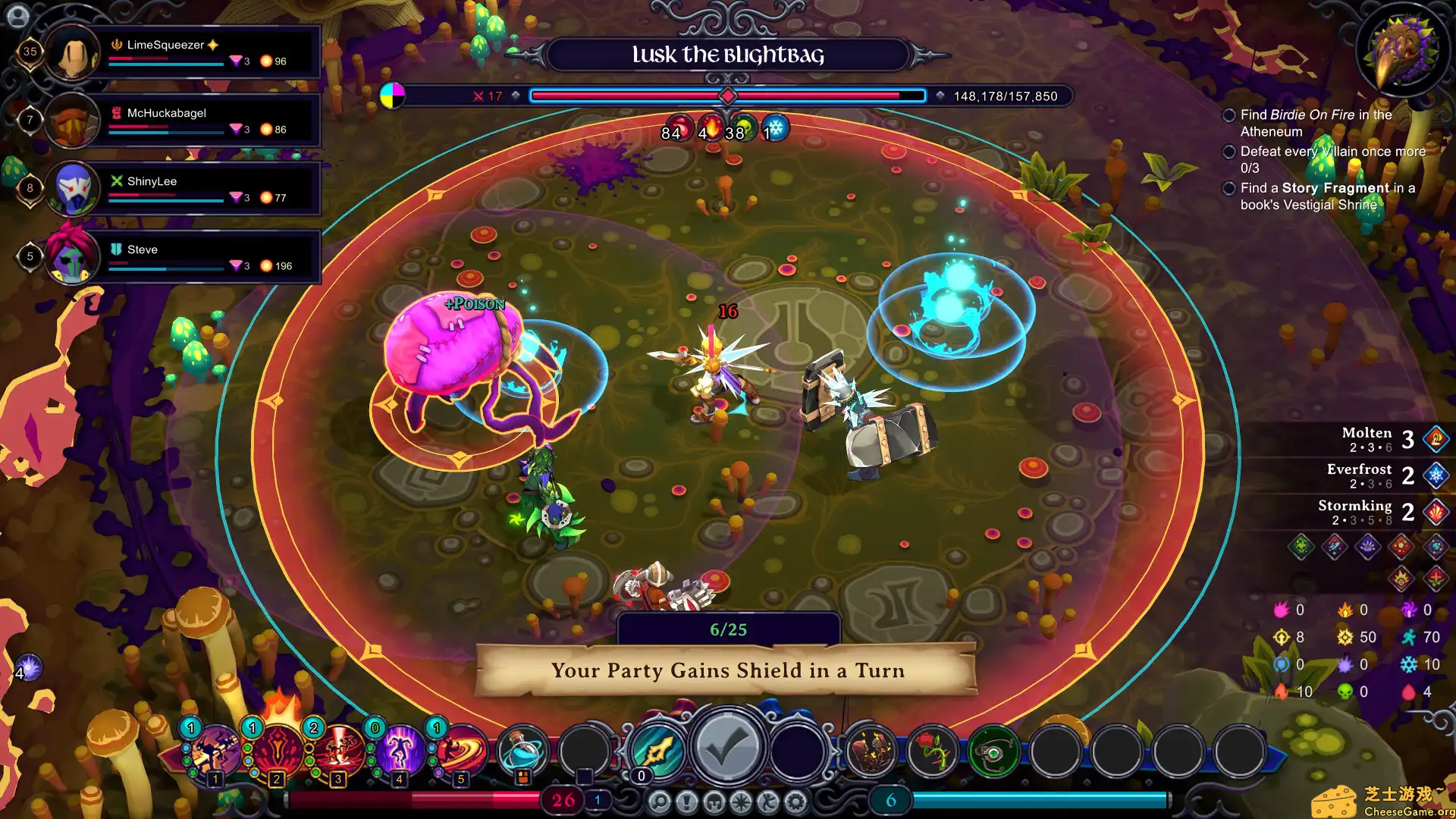Select Steve's party frame
Screen dimensions: 1456x819
182,257
